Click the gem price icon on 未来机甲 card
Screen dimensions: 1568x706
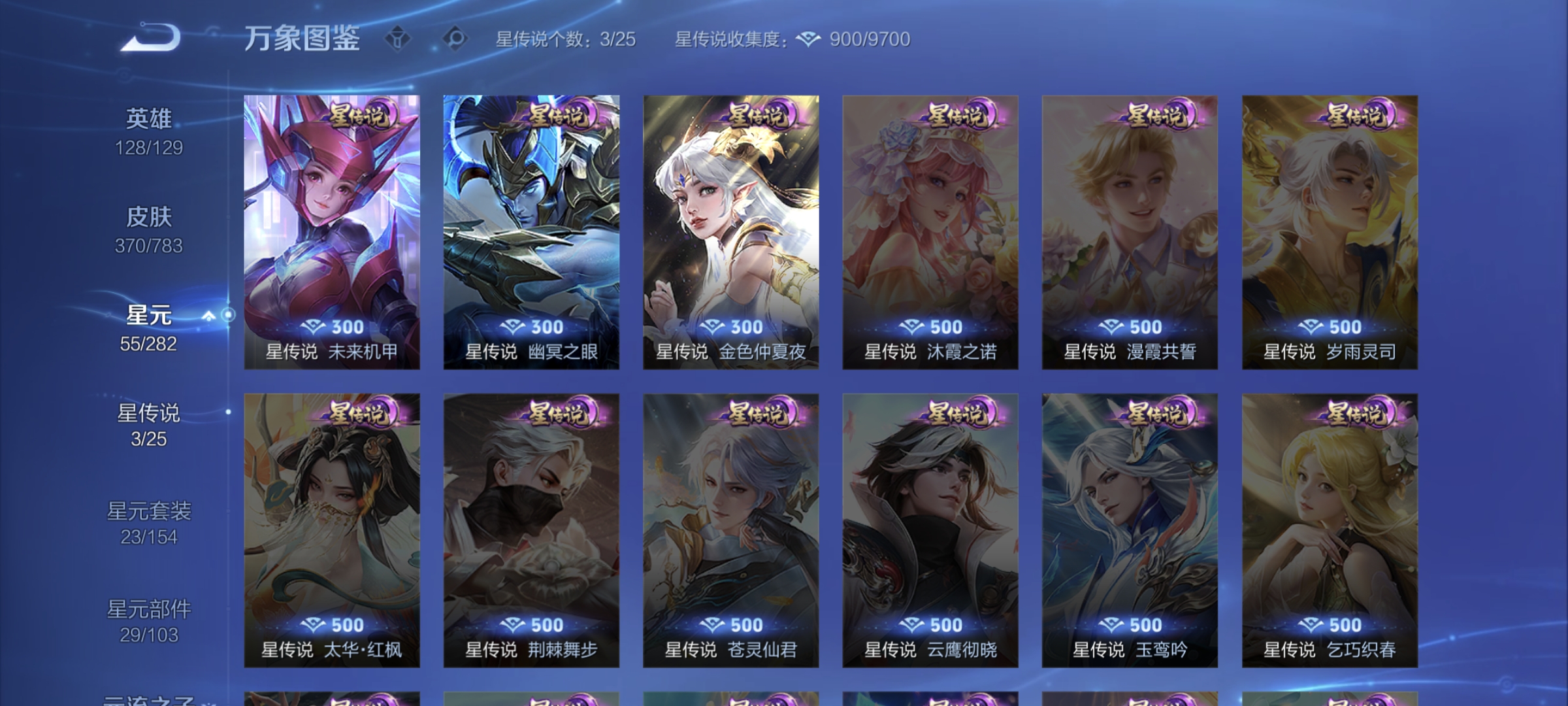tap(314, 328)
